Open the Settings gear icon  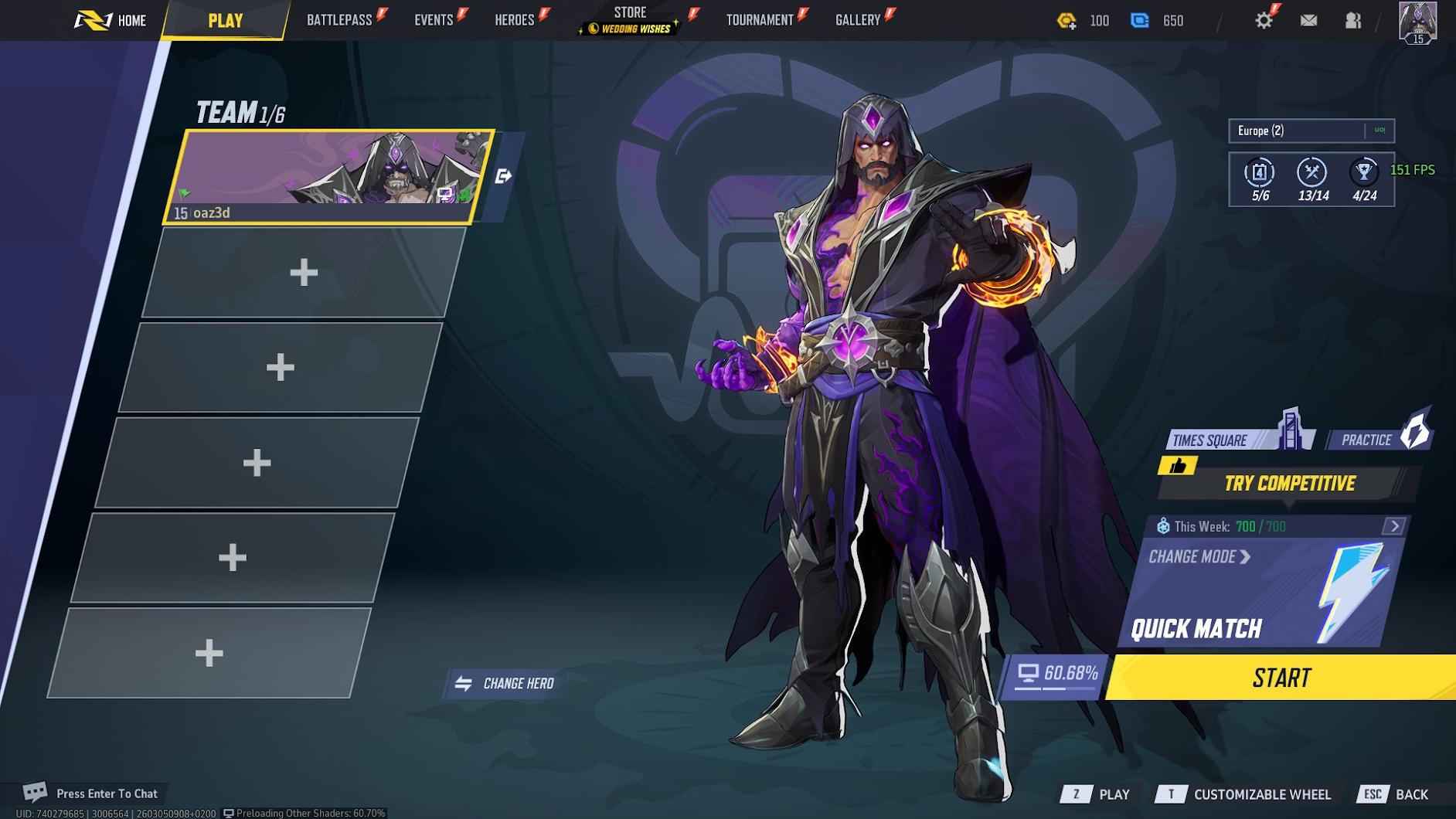1264,19
